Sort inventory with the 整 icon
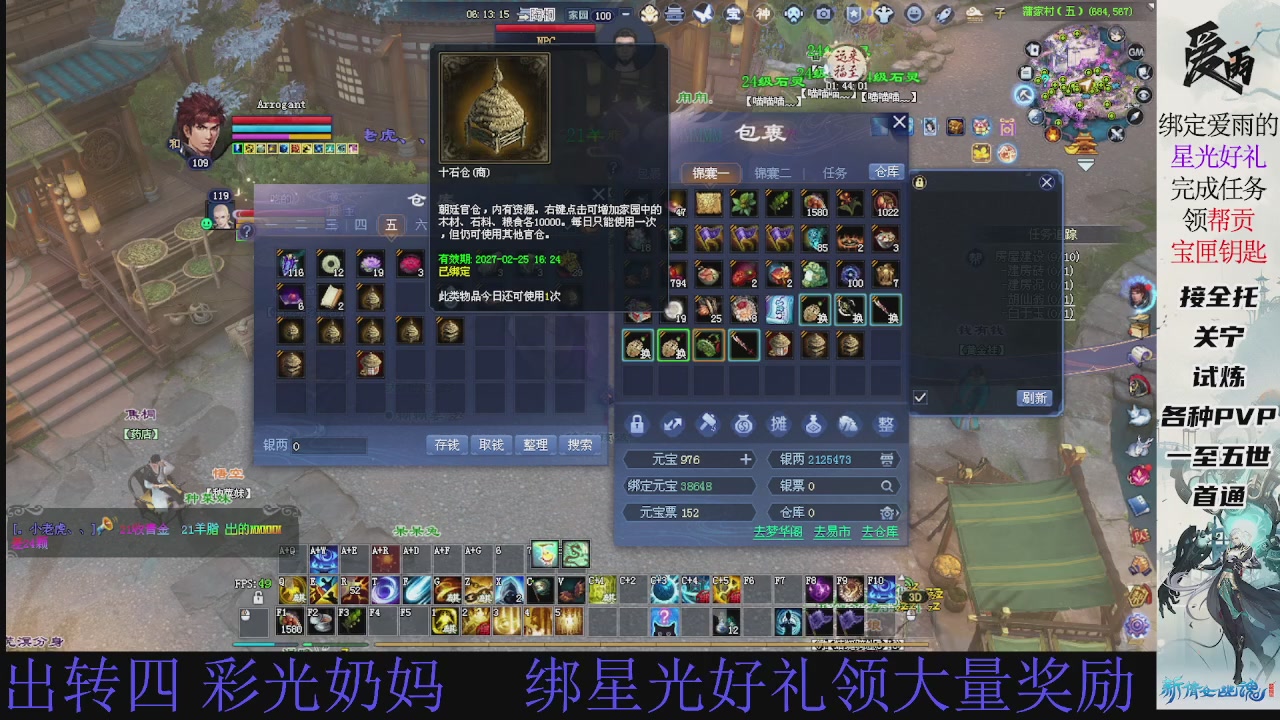 click(x=884, y=424)
